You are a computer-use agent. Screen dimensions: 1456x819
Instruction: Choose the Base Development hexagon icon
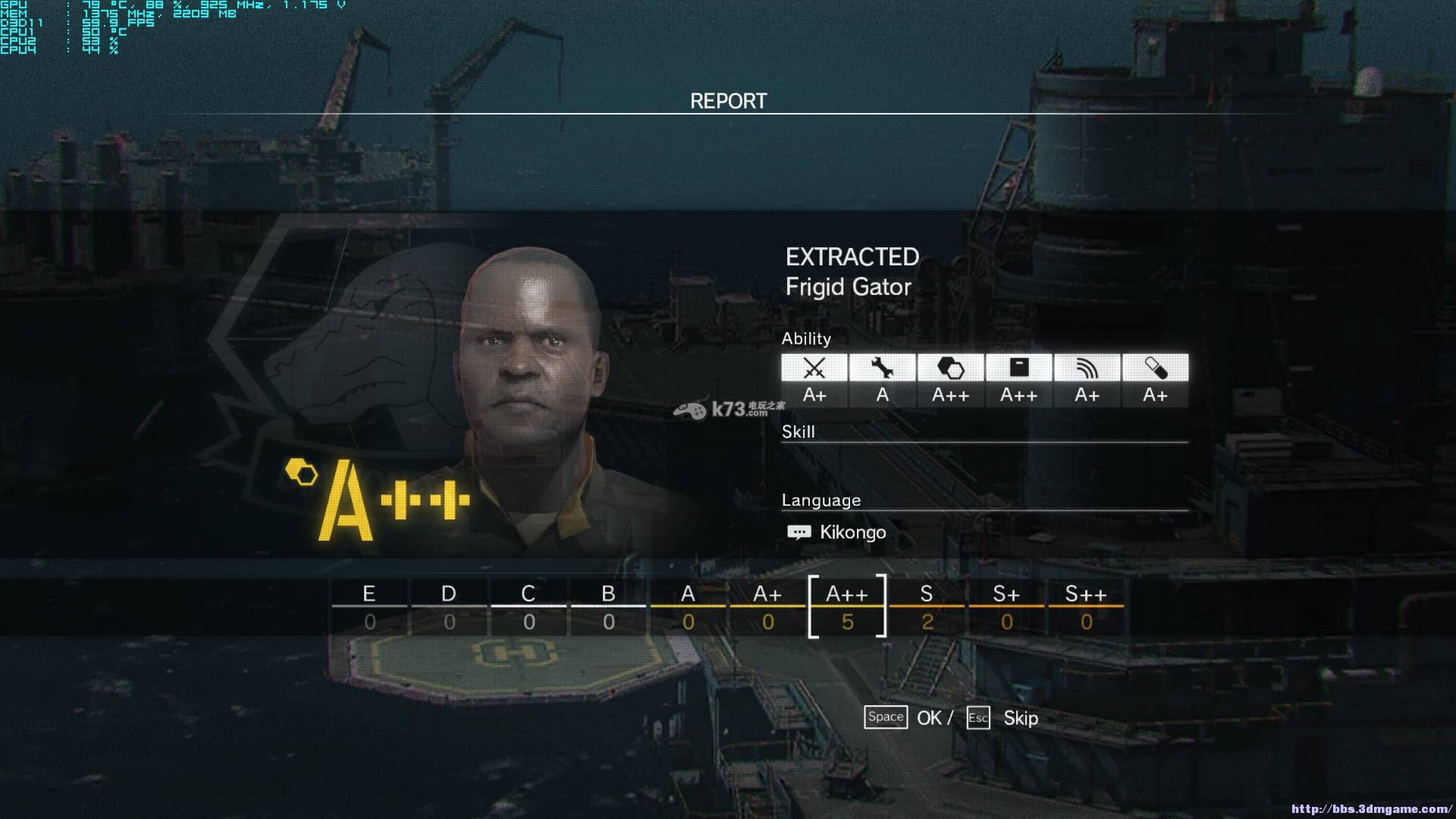[x=950, y=369]
